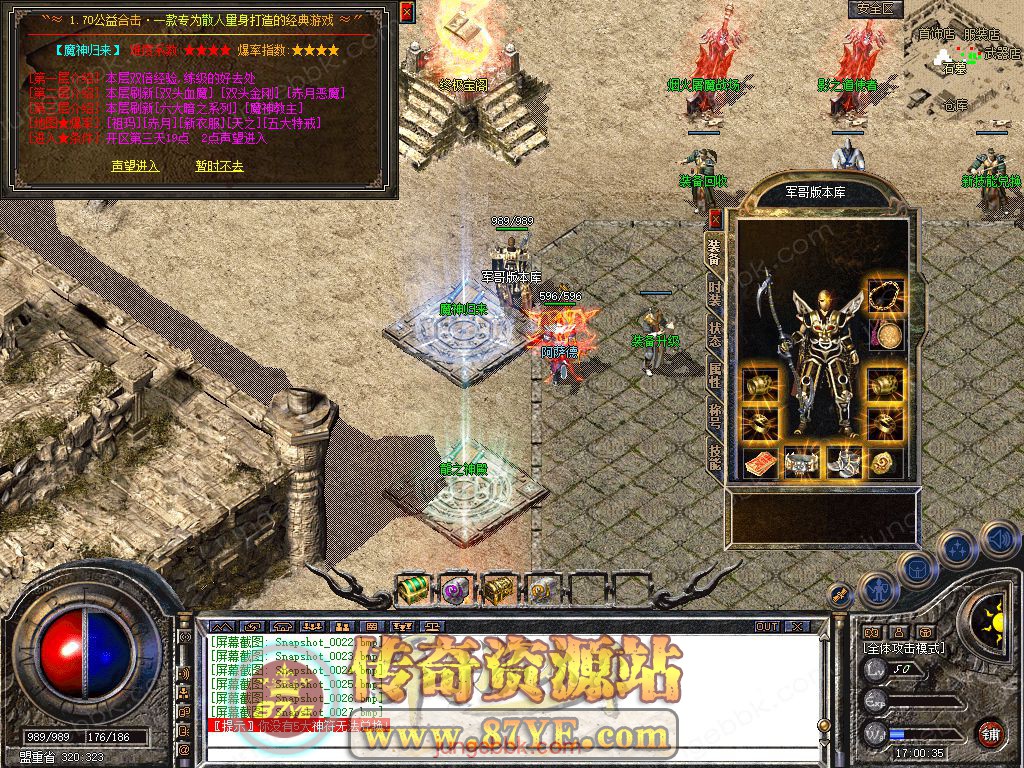Decline with the 暂时不去 option
Image resolution: width=1024 pixels, height=768 pixels.
219,166
